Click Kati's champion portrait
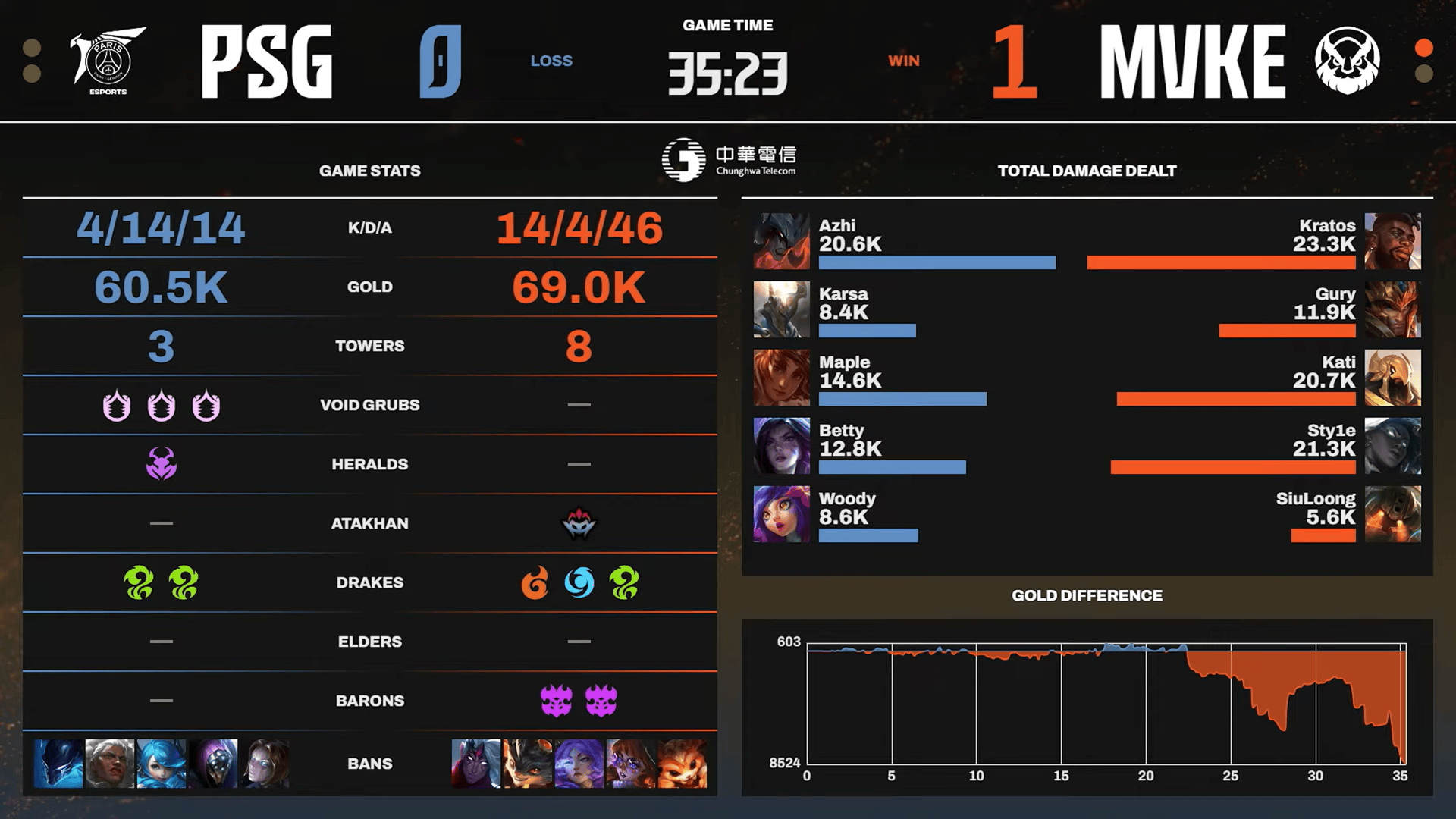The image size is (1456, 819). coord(1392,378)
